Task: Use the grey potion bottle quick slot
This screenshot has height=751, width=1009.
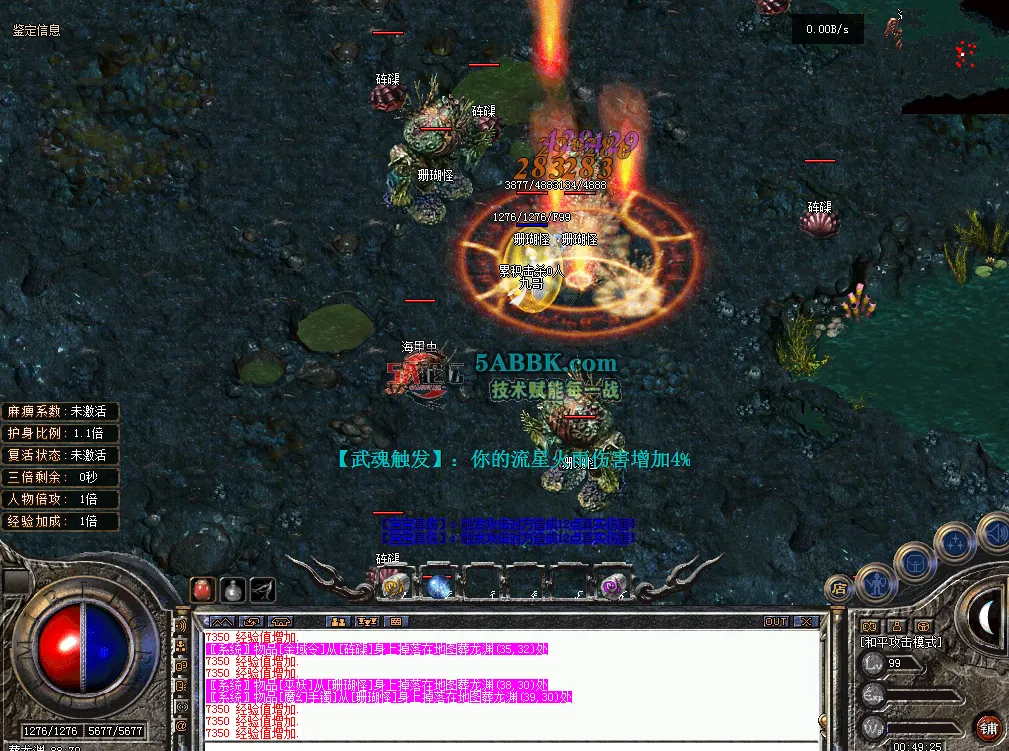Action: tap(233, 589)
